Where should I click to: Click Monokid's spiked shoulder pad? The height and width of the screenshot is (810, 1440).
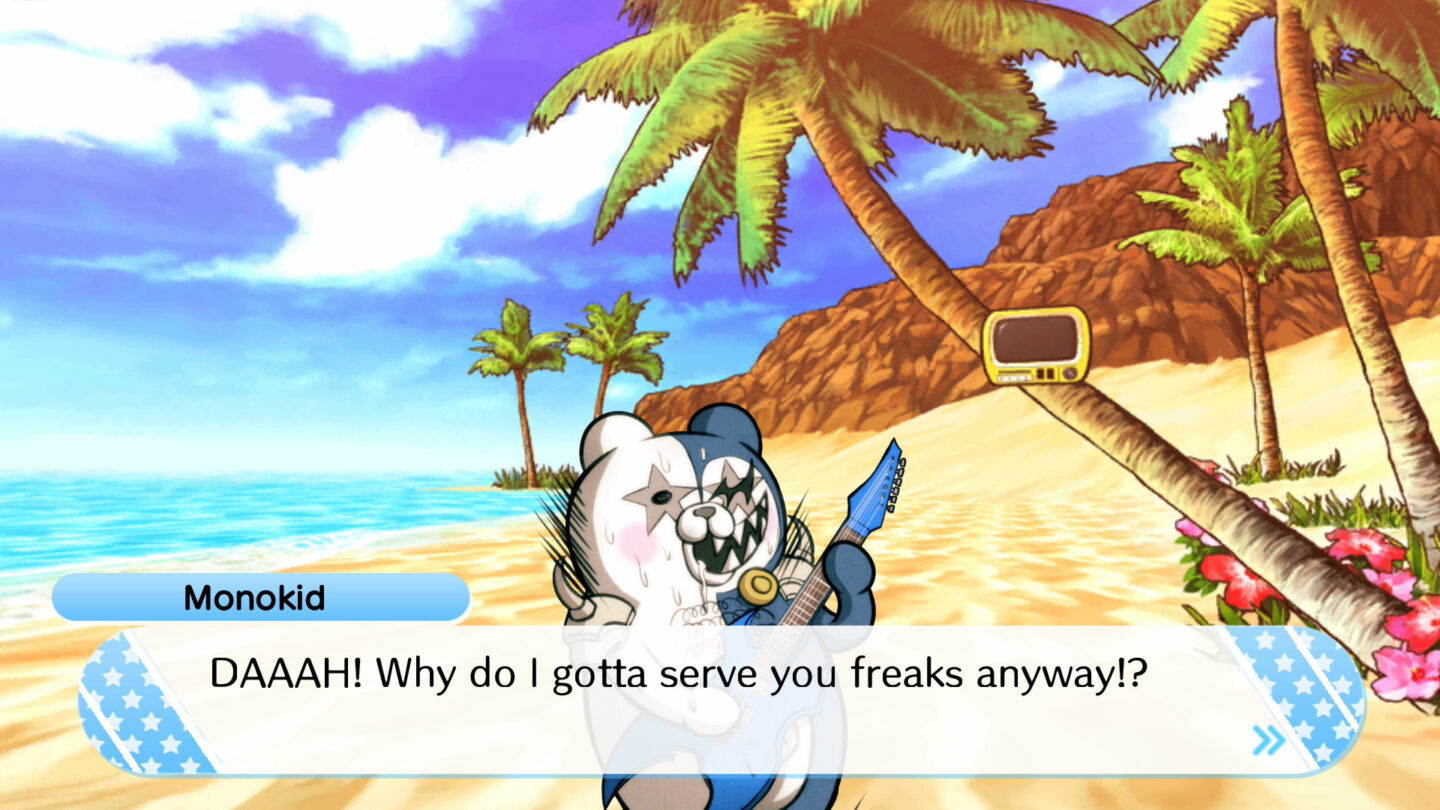point(575,600)
